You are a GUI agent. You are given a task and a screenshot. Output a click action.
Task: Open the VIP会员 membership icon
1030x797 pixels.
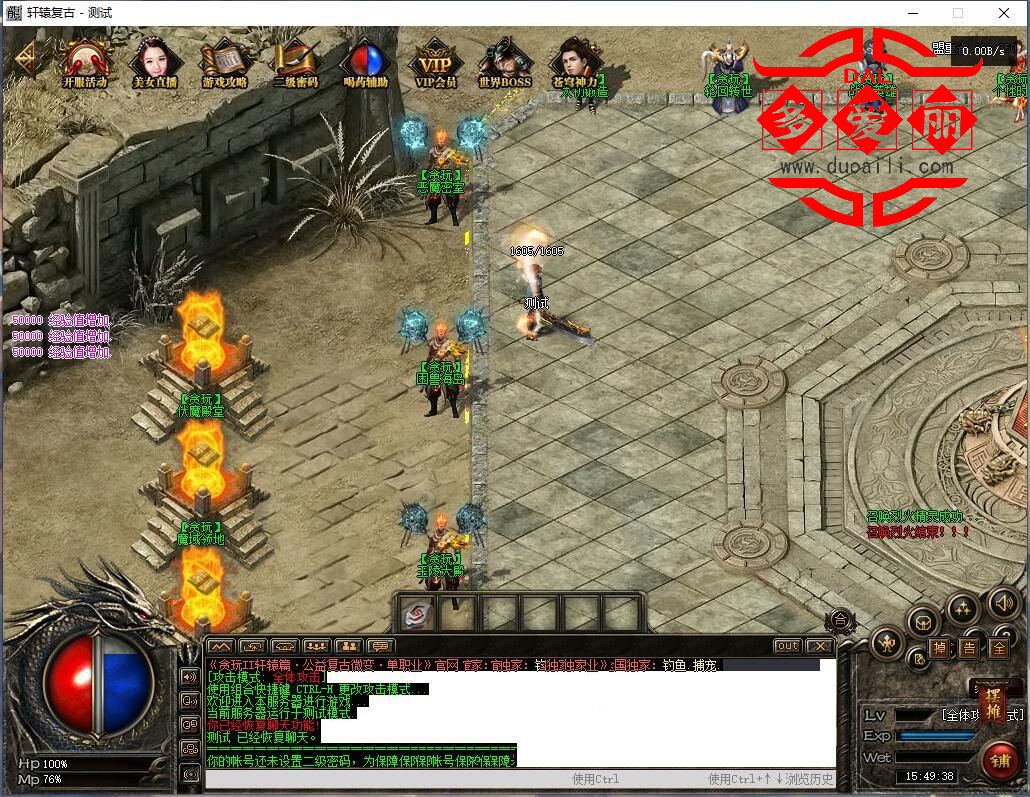pyautogui.click(x=435, y=62)
